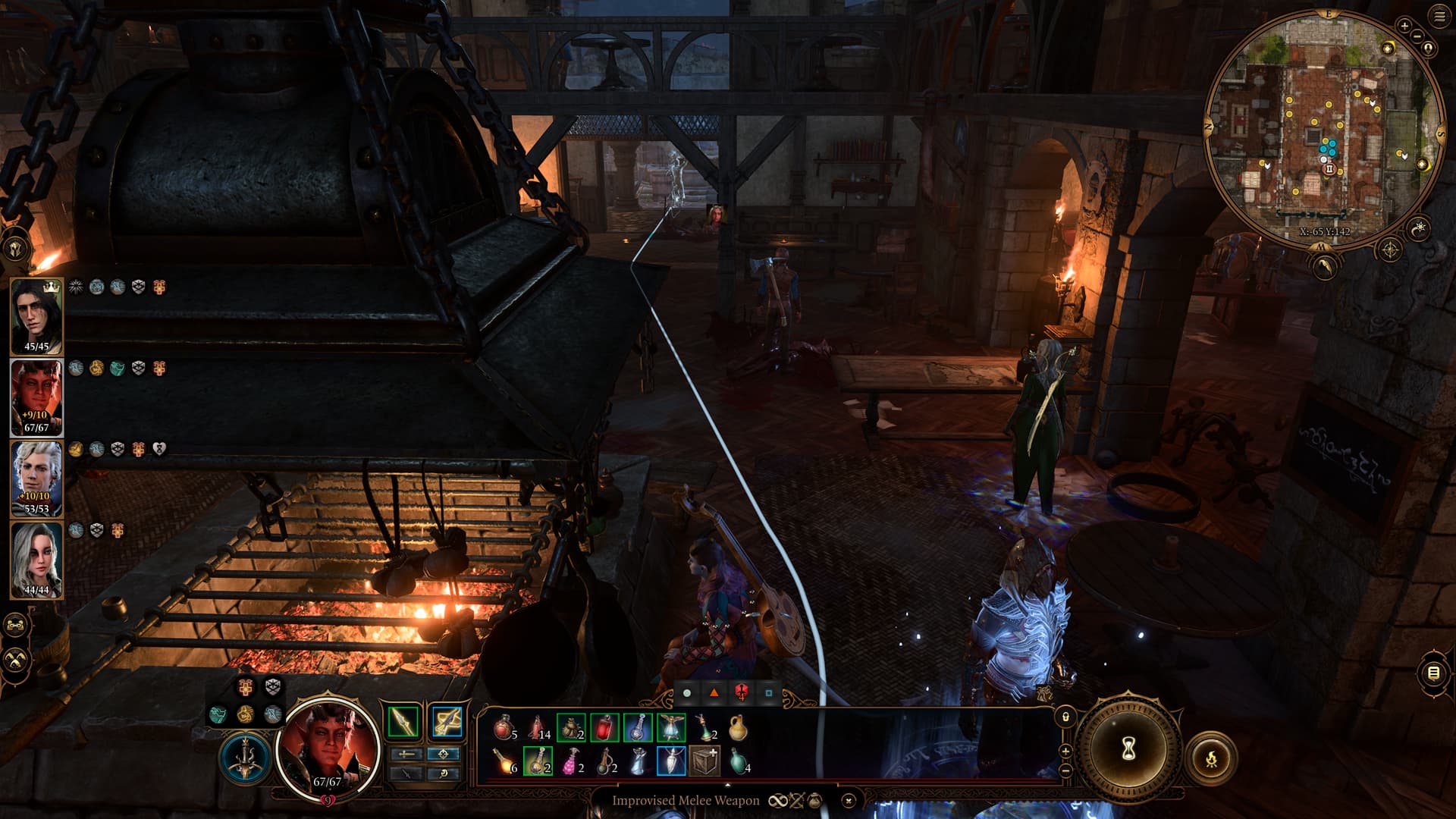Select the wooden crate add-item slot
This screenshot has height=819, width=1456.
704,761
